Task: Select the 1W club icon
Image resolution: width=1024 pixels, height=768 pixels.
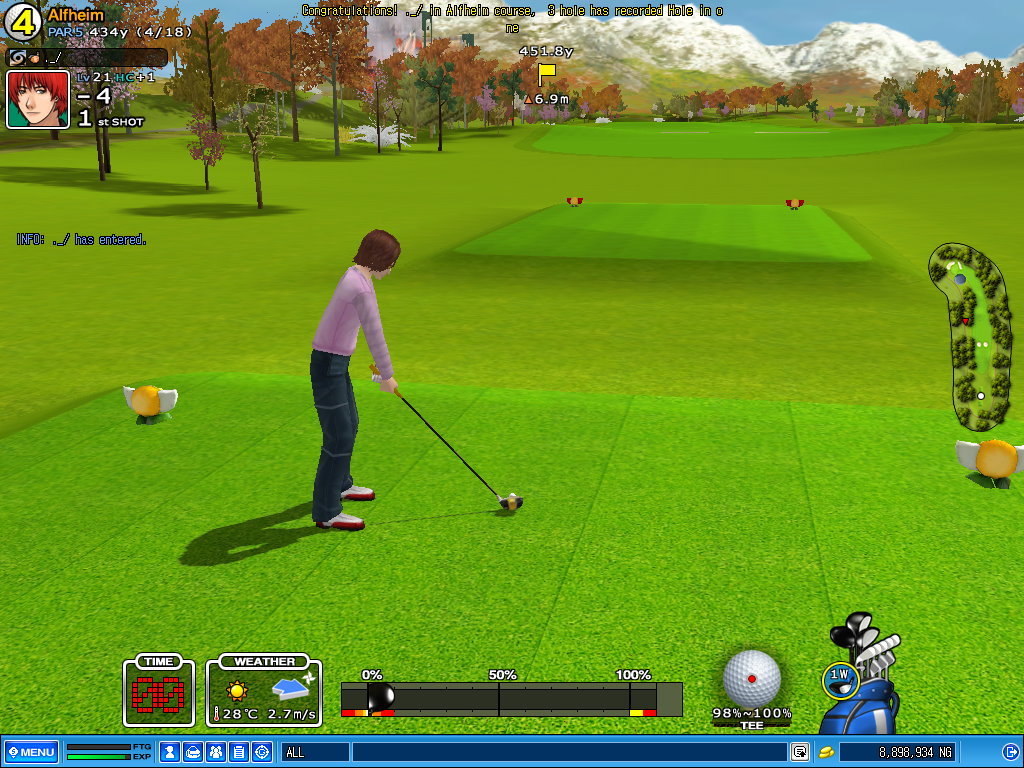Action: coord(840,677)
